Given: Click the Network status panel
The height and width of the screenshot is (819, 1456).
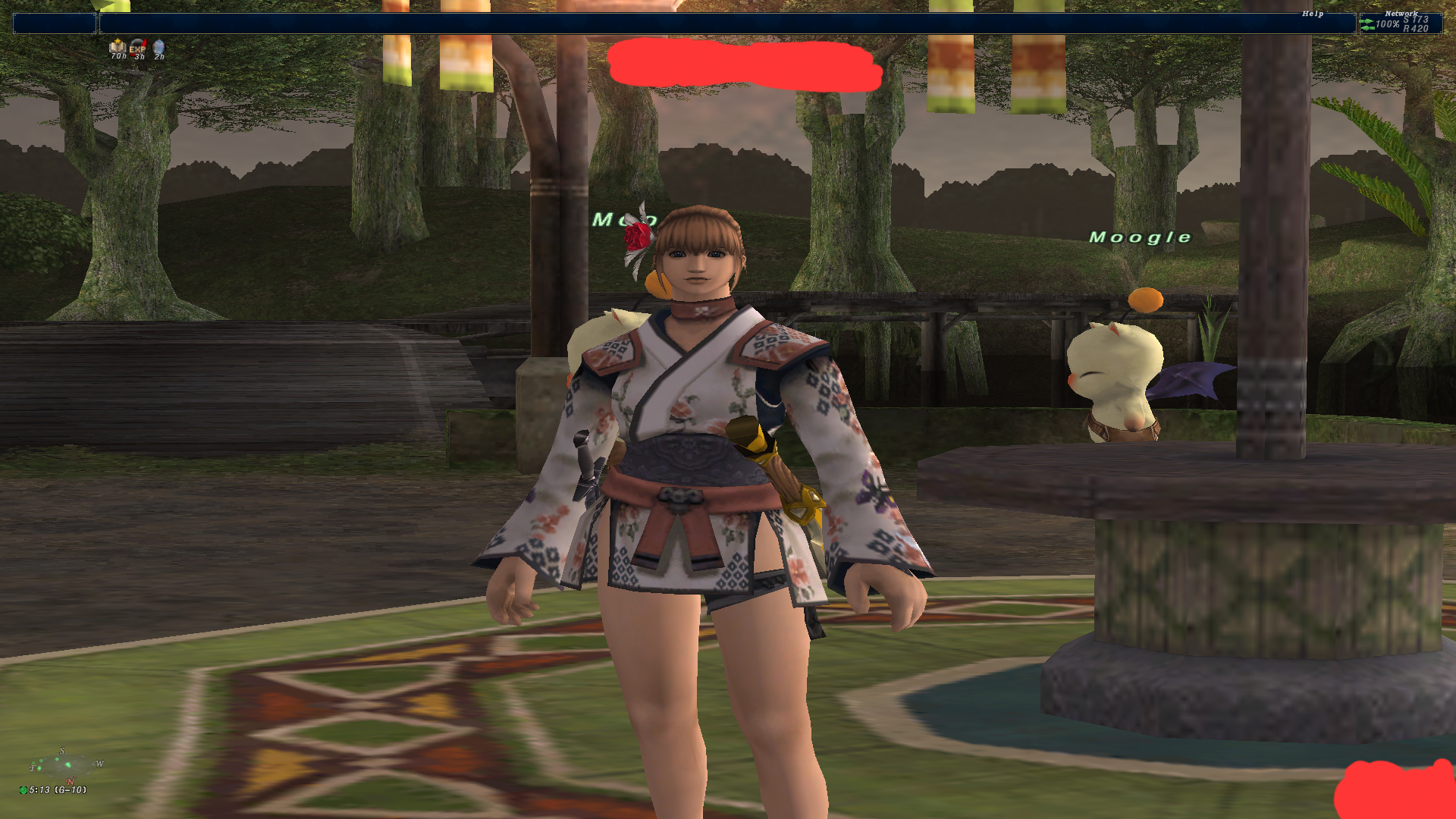Looking at the screenshot, I should (1400, 24).
